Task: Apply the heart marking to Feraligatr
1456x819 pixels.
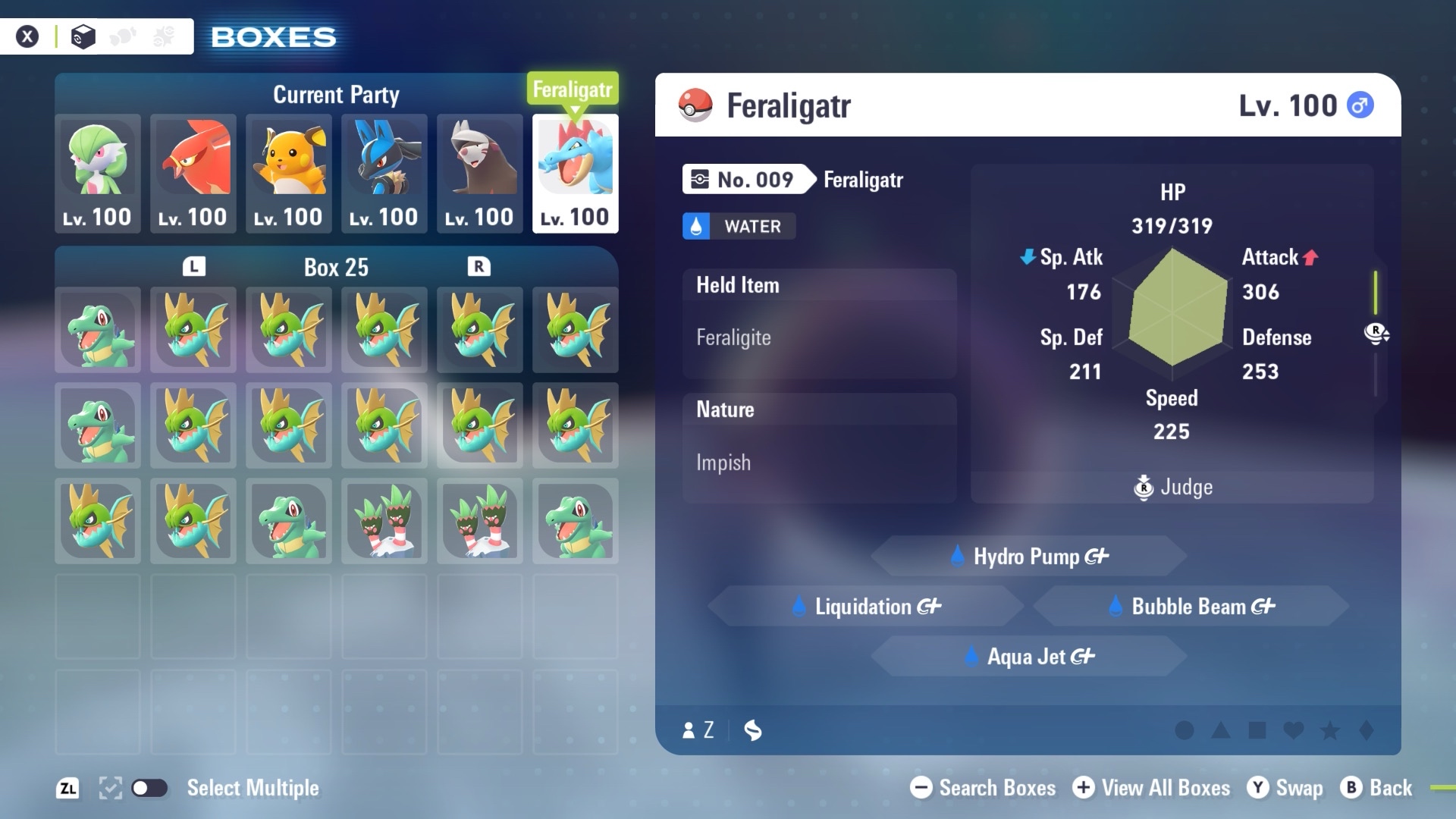Action: 1294,730
